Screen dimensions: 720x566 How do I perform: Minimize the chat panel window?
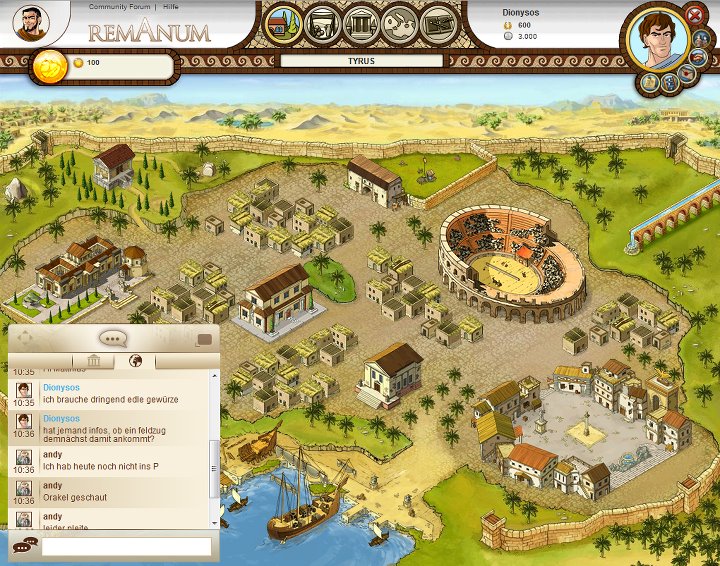point(205,338)
